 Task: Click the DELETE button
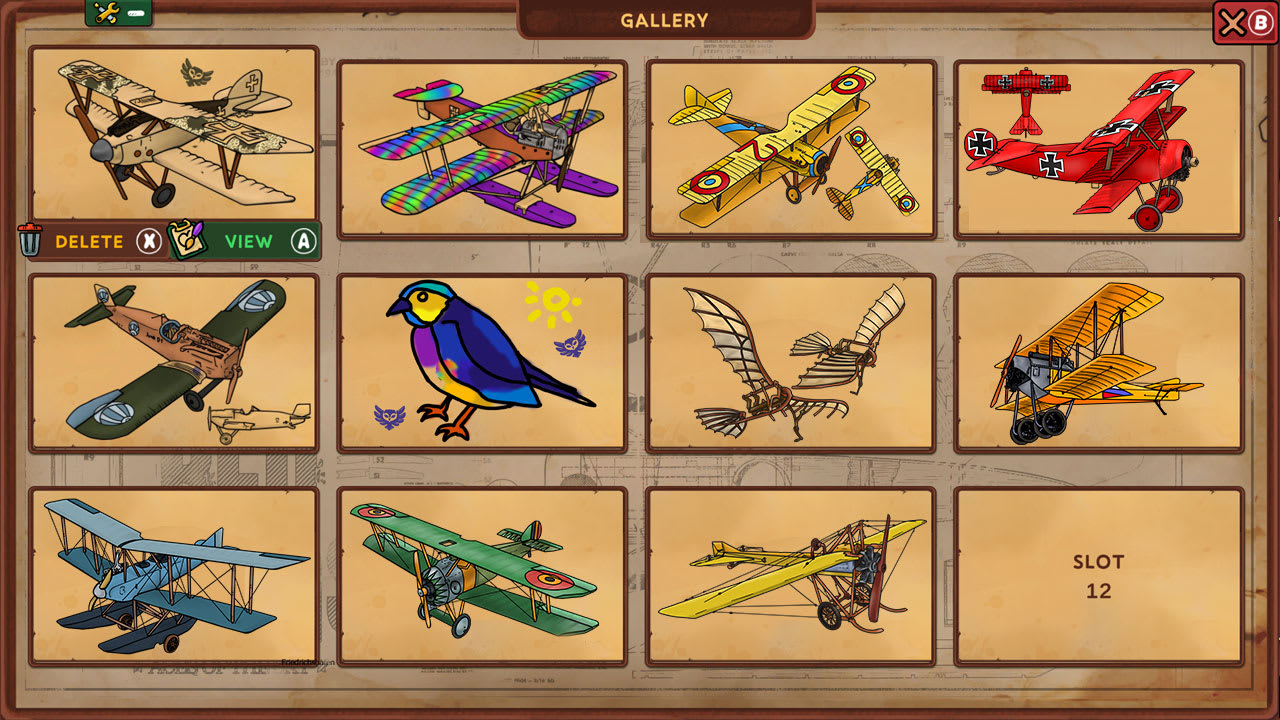89,241
